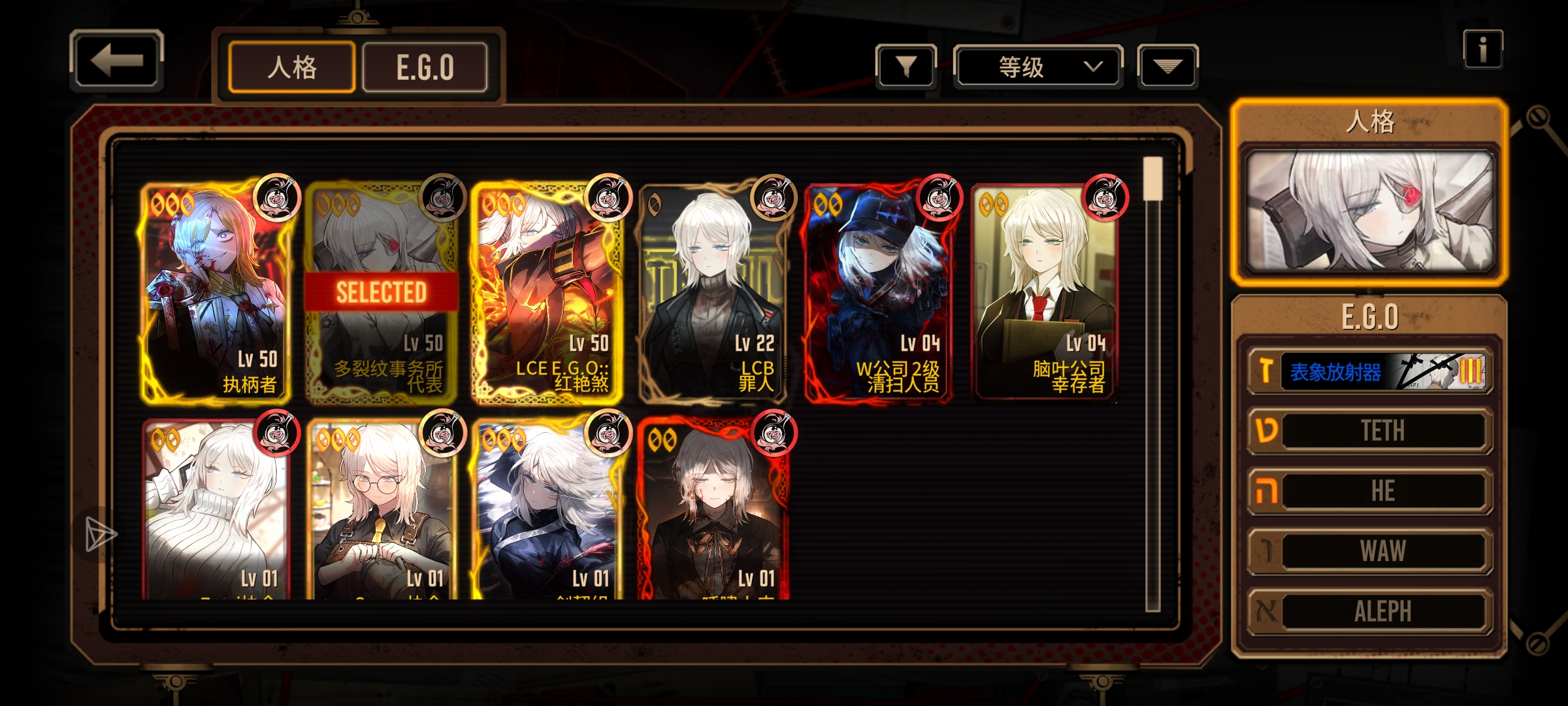Open the WAW E.G.O slot
The image size is (1568, 706).
click(x=1370, y=551)
